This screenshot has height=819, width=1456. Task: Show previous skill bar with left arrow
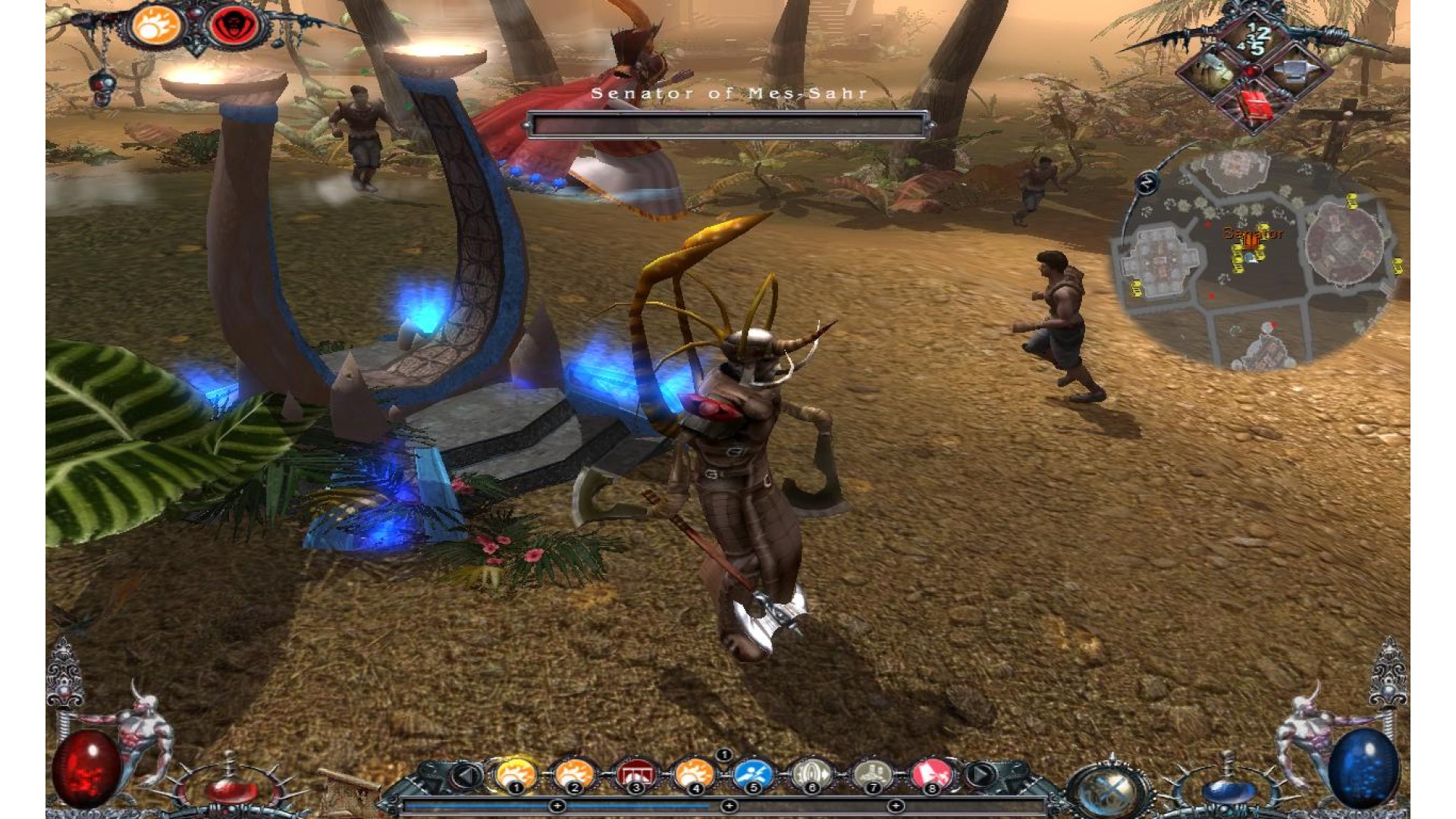click(x=468, y=775)
